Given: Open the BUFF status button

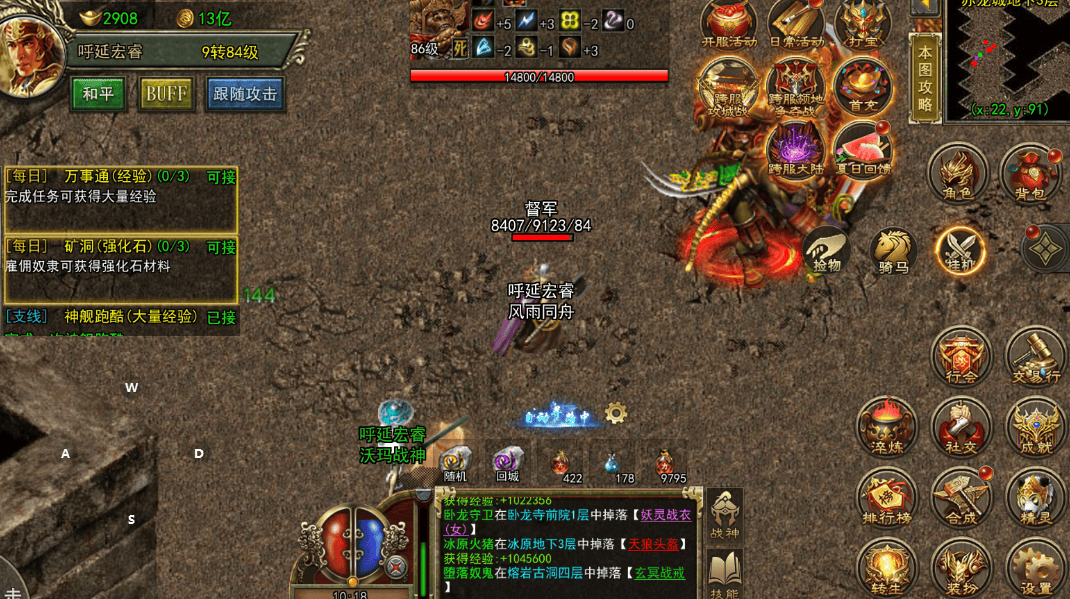Looking at the screenshot, I should click(x=166, y=94).
